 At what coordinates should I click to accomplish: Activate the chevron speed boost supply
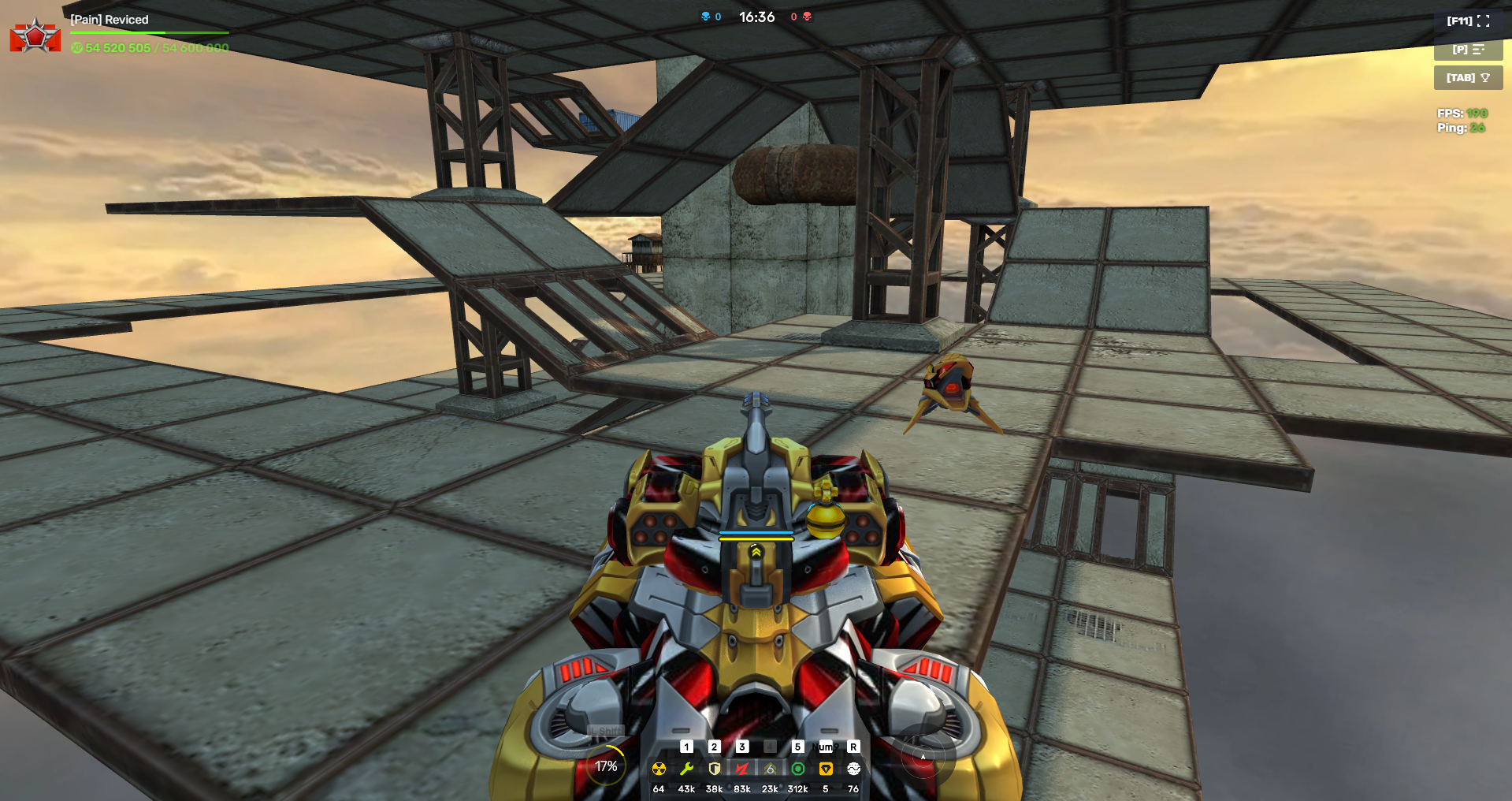coord(770,769)
